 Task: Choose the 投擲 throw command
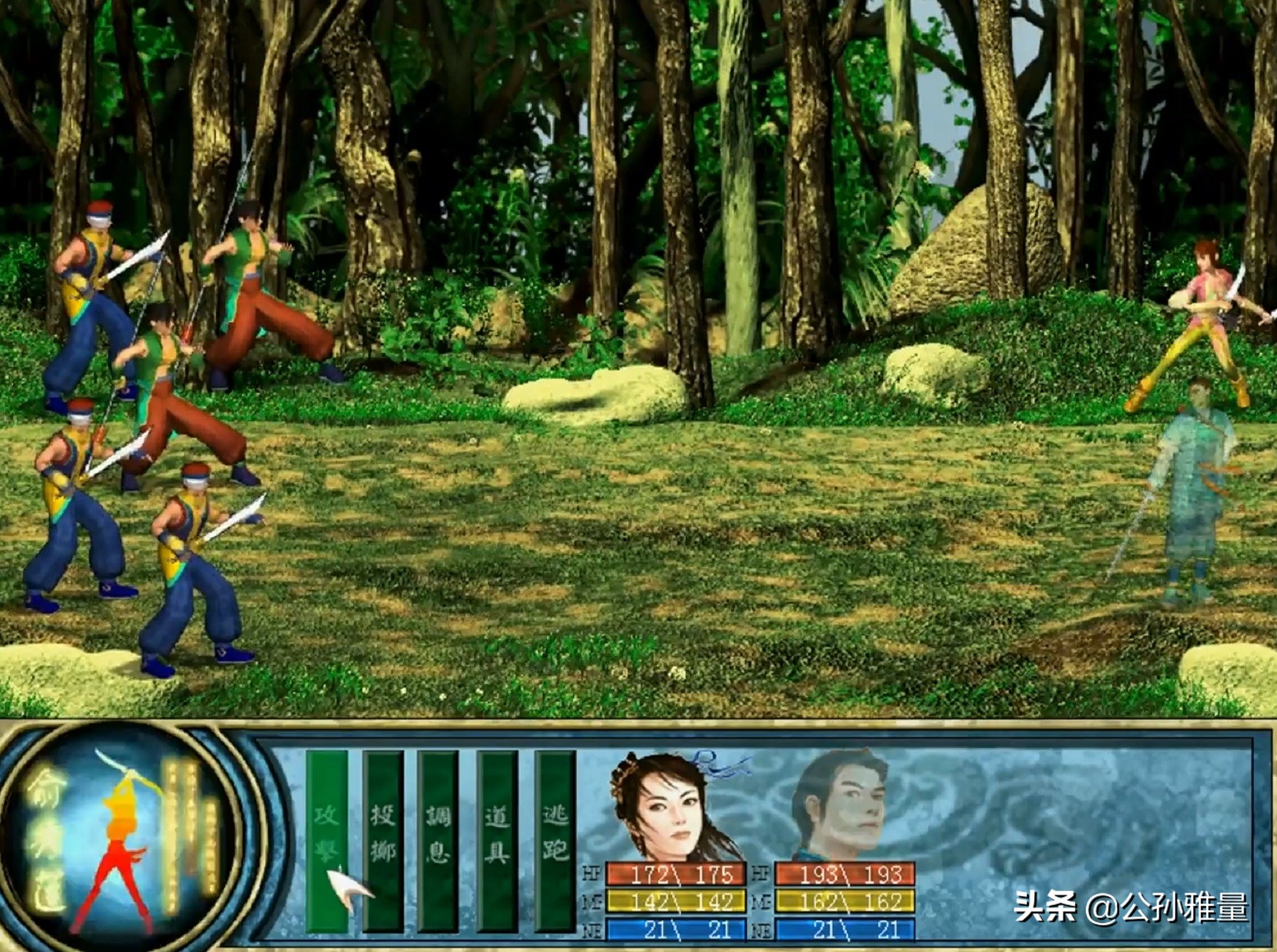(383, 838)
